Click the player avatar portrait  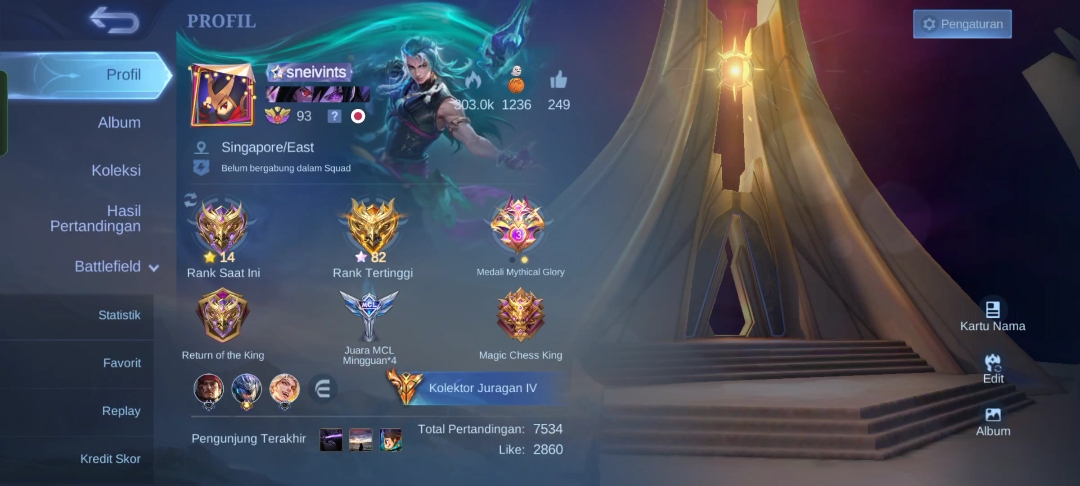pyautogui.click(x=222, y=96)
